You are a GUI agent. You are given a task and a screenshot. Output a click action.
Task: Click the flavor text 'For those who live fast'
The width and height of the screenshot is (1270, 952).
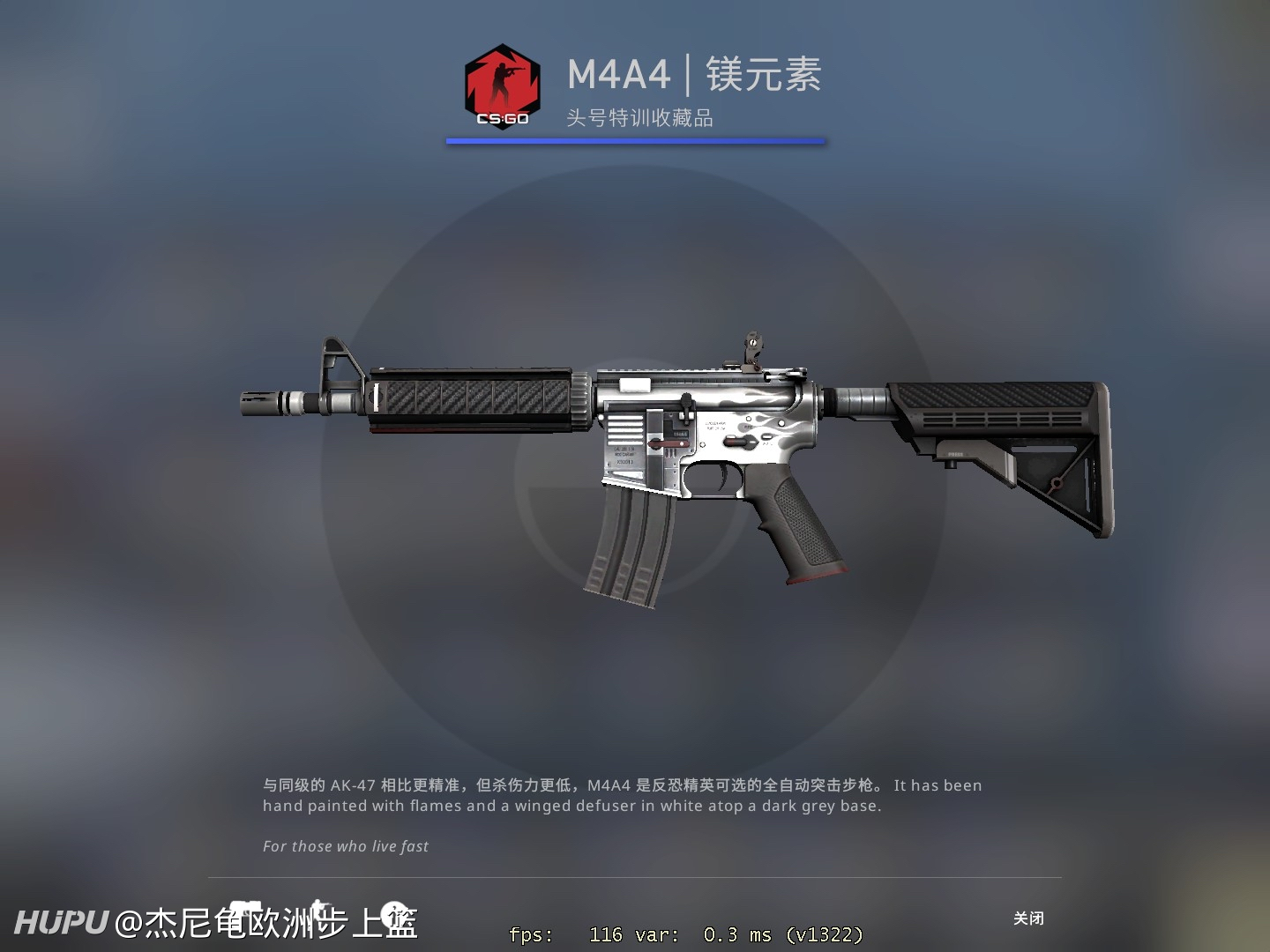(345, 845)
